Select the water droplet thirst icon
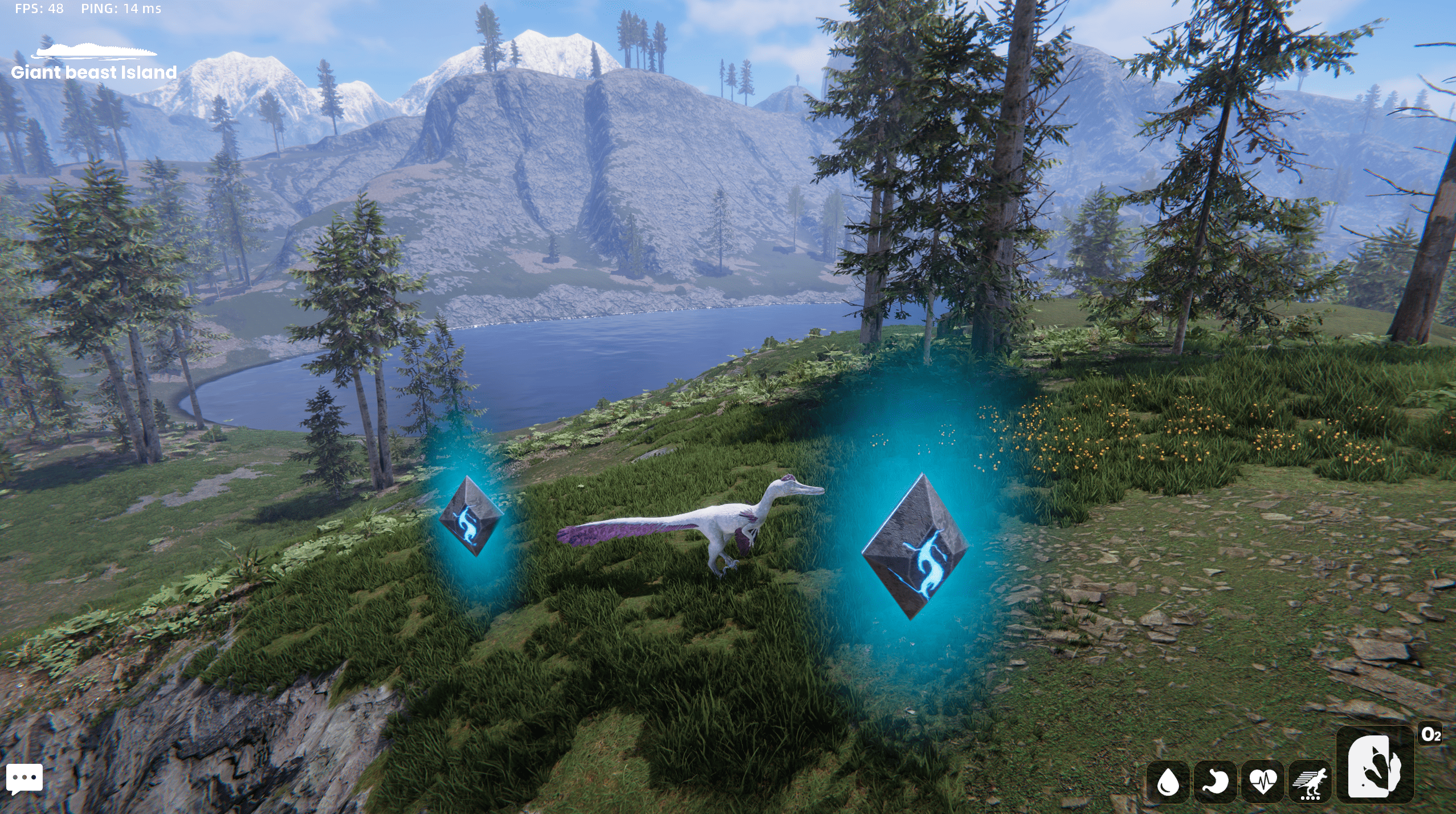 coord(1168,782)
